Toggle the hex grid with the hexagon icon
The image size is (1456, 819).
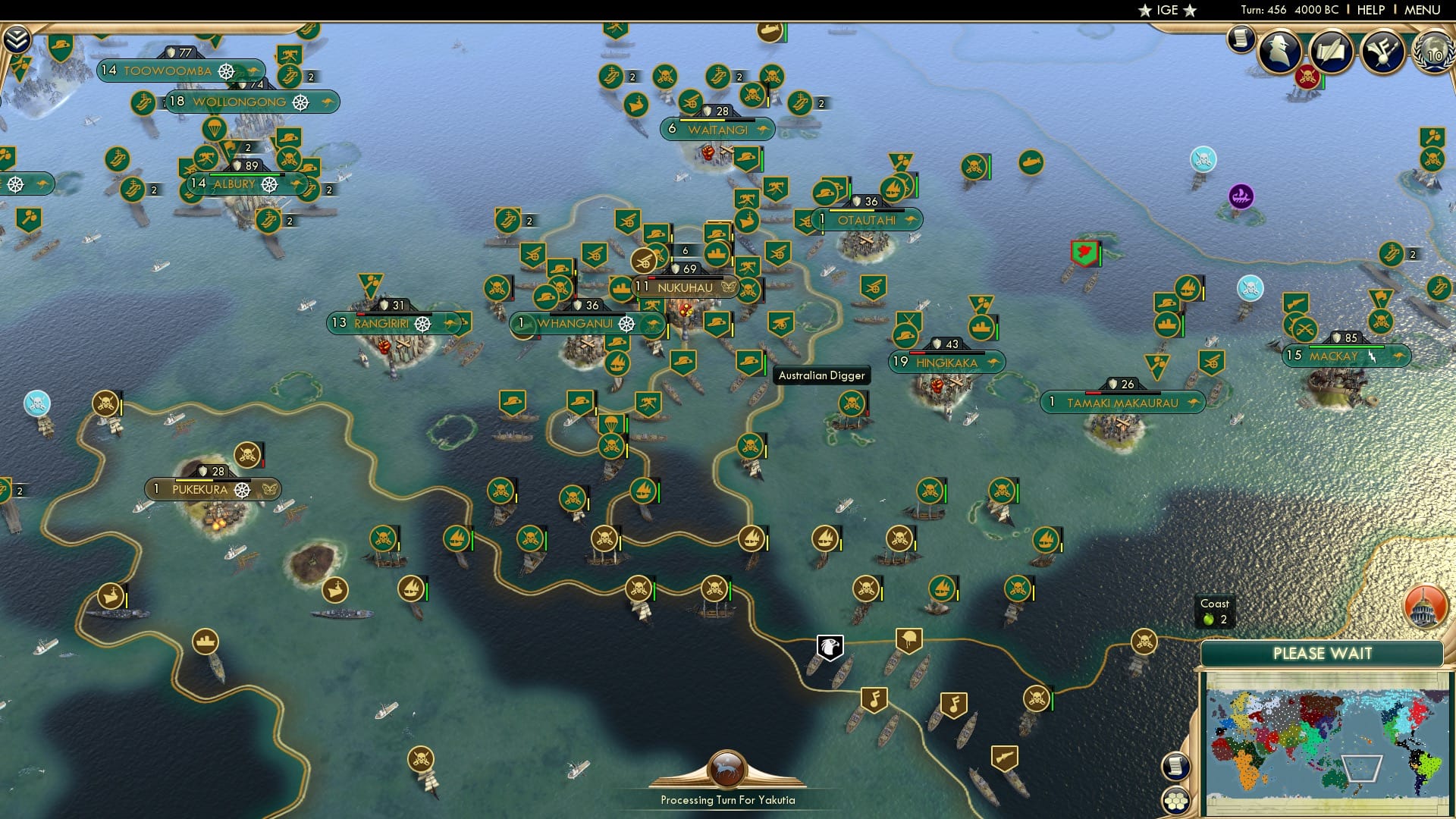[x=1177, y=802]
